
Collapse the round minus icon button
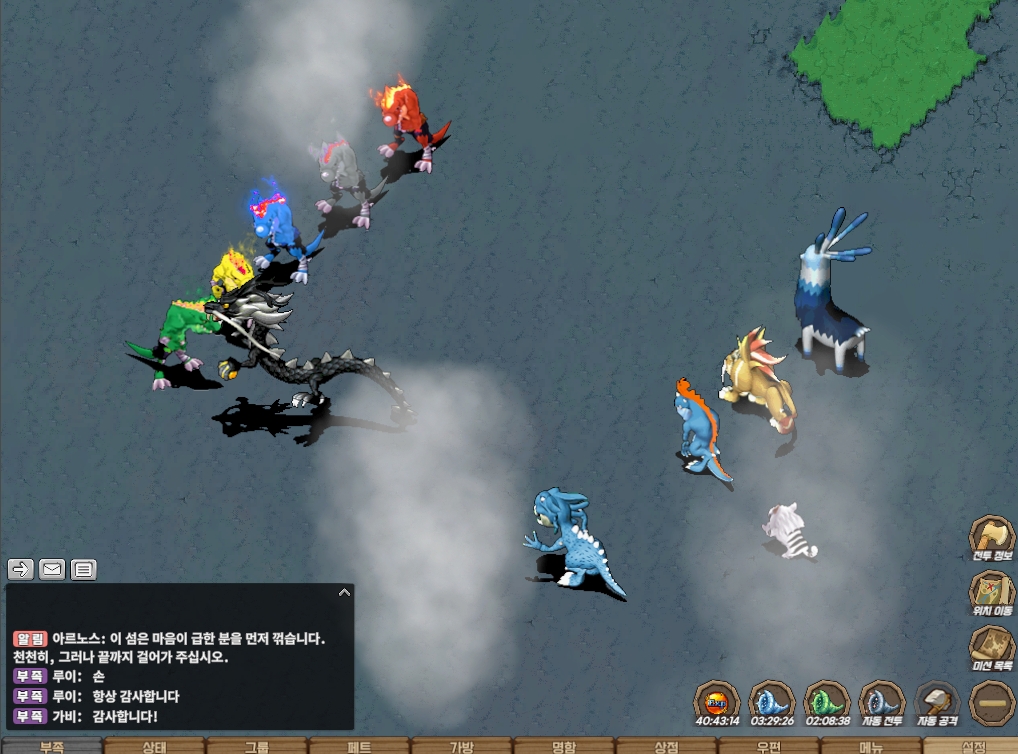click(x=993, y=702)
